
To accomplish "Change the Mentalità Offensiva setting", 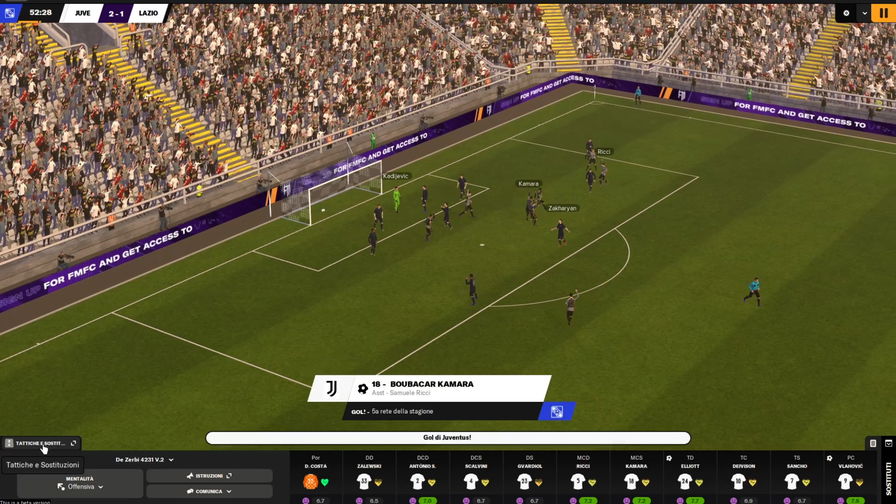I will pos(80,483).
